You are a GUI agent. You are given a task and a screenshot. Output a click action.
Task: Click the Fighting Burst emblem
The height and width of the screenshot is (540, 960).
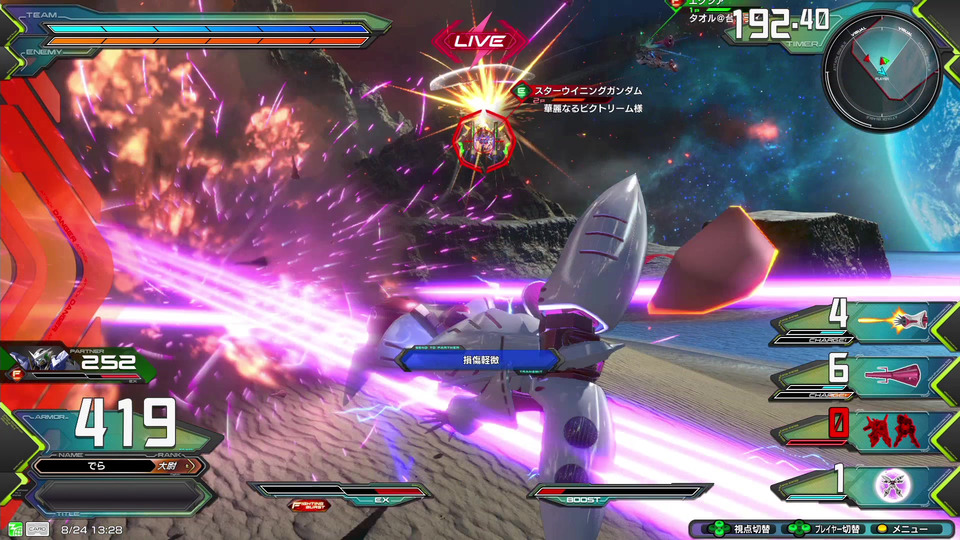coord(310,505)
